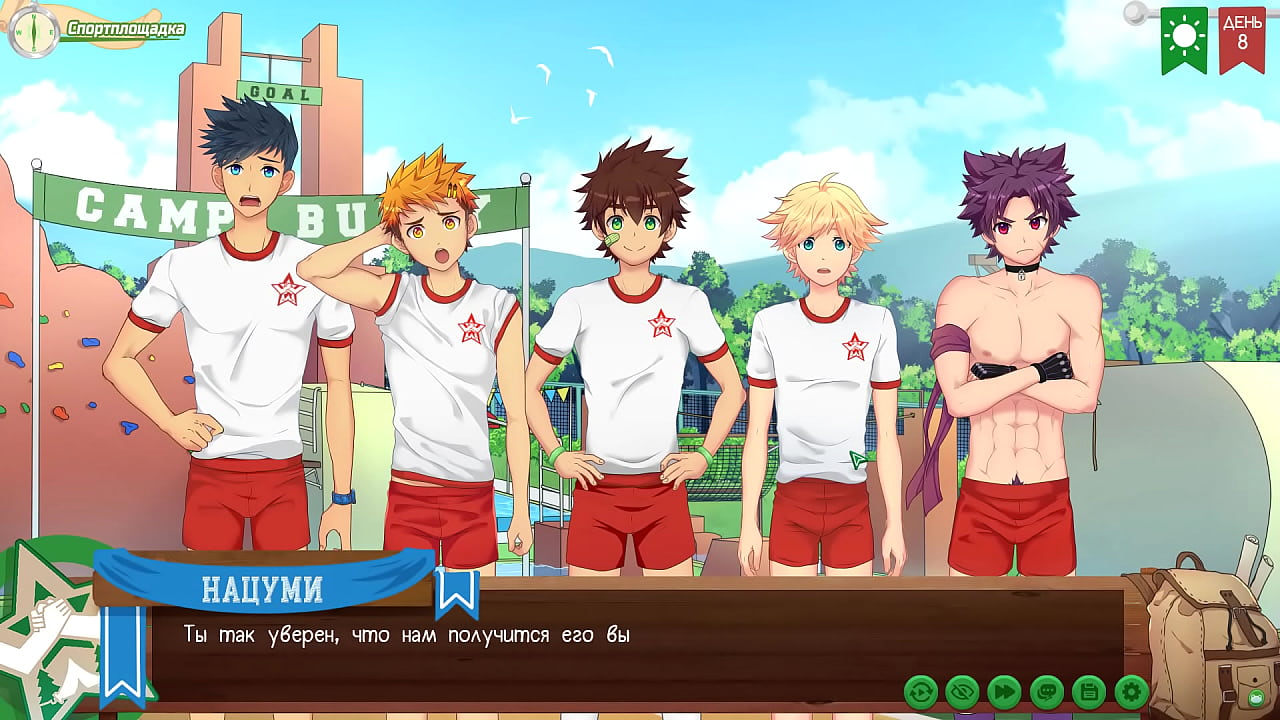Click the compass location icon
The image size is (1280, 720).
click(x=32, y=32)
